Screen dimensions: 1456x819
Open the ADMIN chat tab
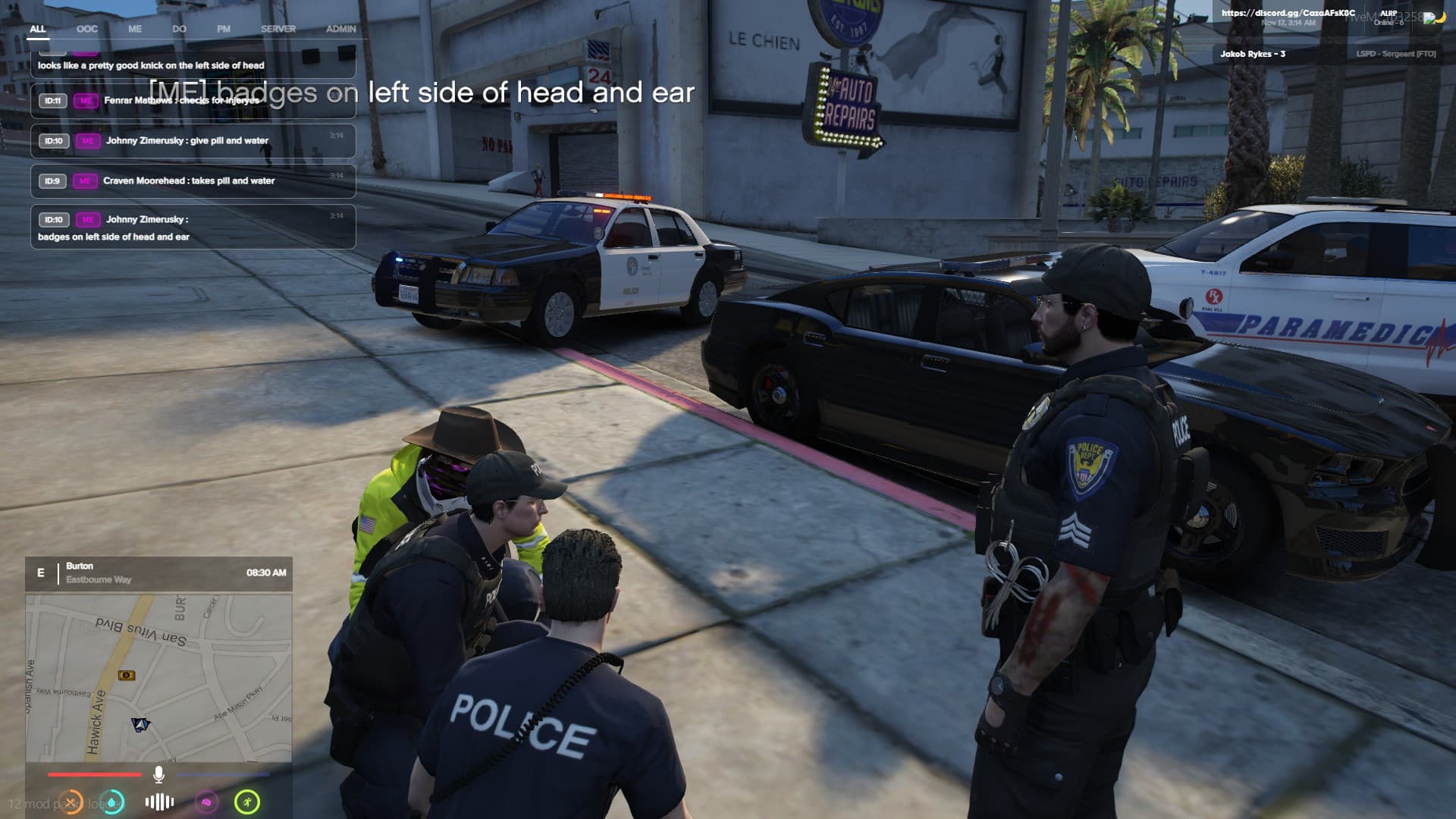click(x=340, y=29)
